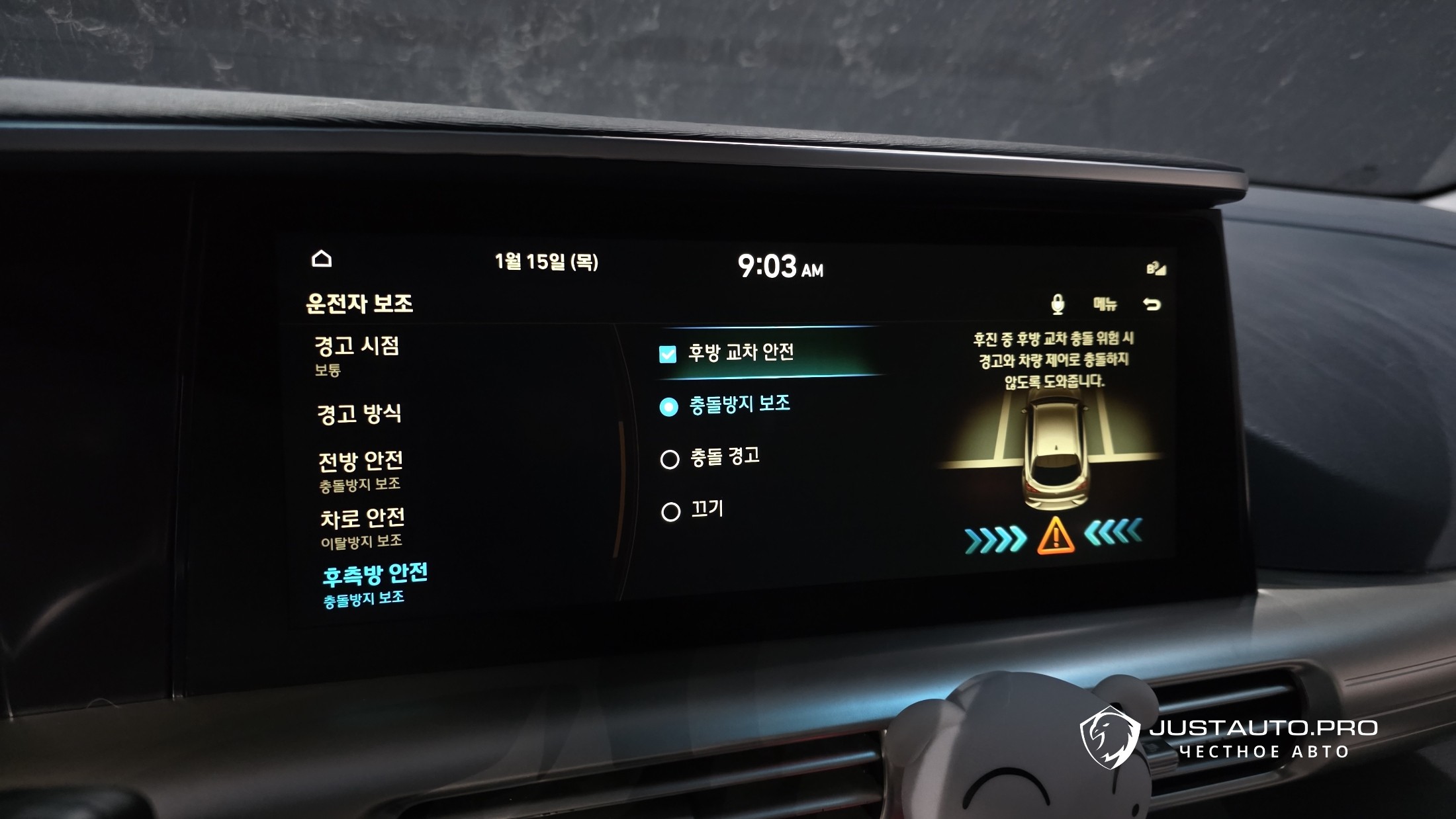Choose the 충돌 경고 radio option
The width and height of the screenshot is (1456, 819).
tap(670, 459)
